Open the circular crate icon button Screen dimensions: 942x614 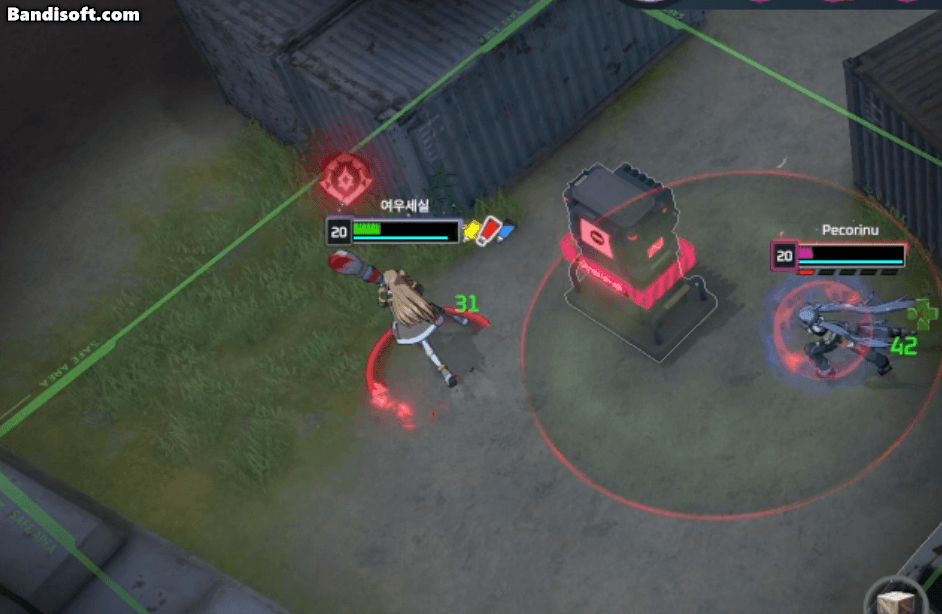point(893,600)
